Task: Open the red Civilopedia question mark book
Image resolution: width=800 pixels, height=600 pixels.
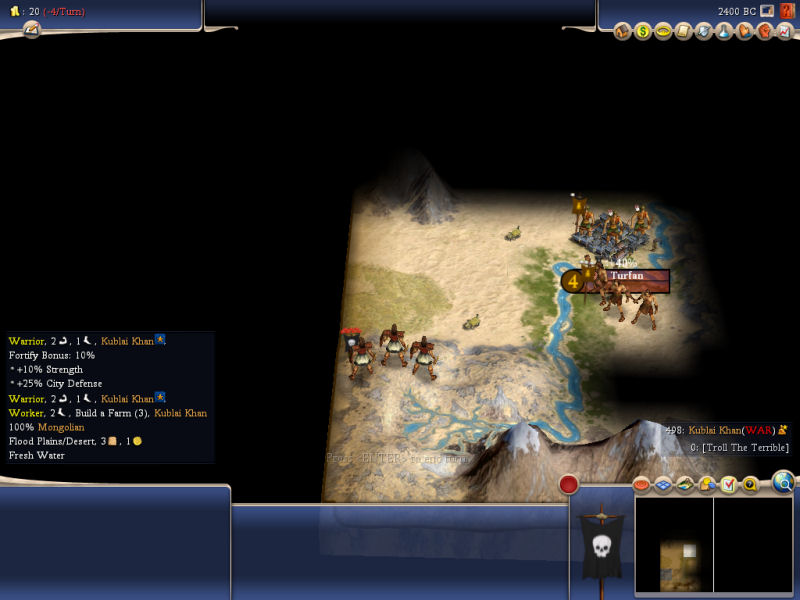Action: click(x=787, y=11)
